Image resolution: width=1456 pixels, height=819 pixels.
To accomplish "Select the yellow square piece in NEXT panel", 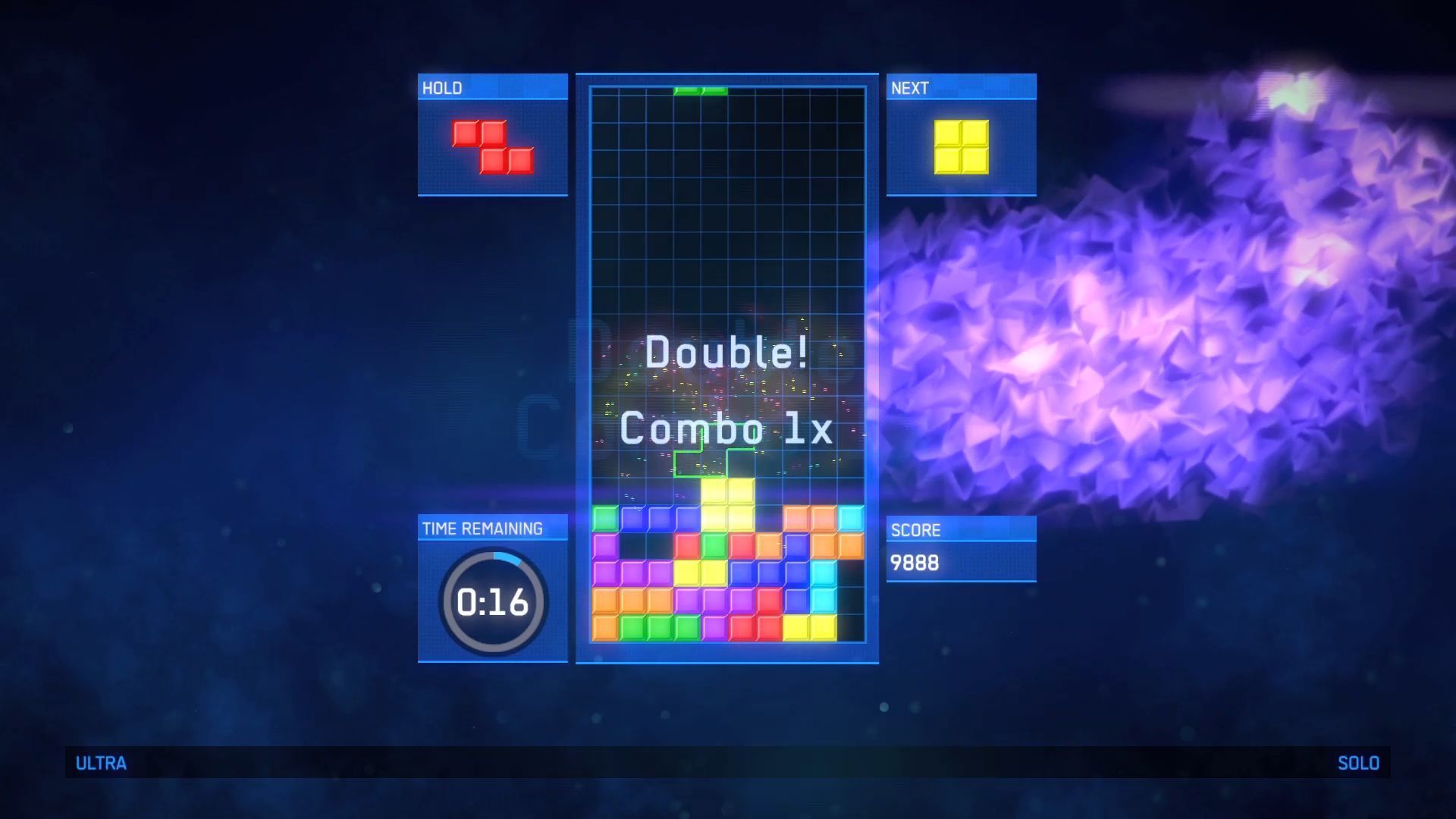I will point(960,146).
